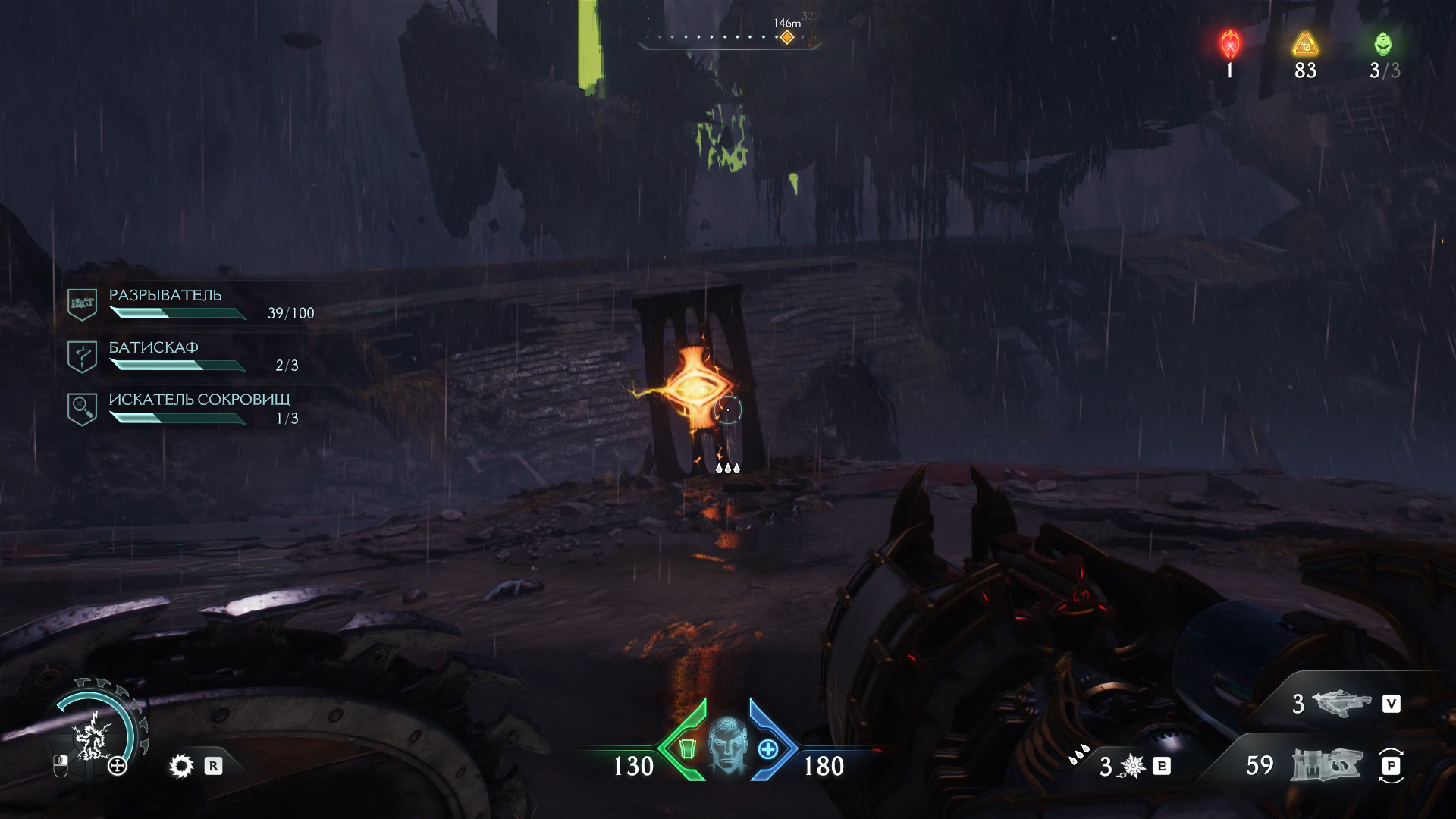Click the blue health cross icon
1456x819 pixels.
tap(767, 749)
